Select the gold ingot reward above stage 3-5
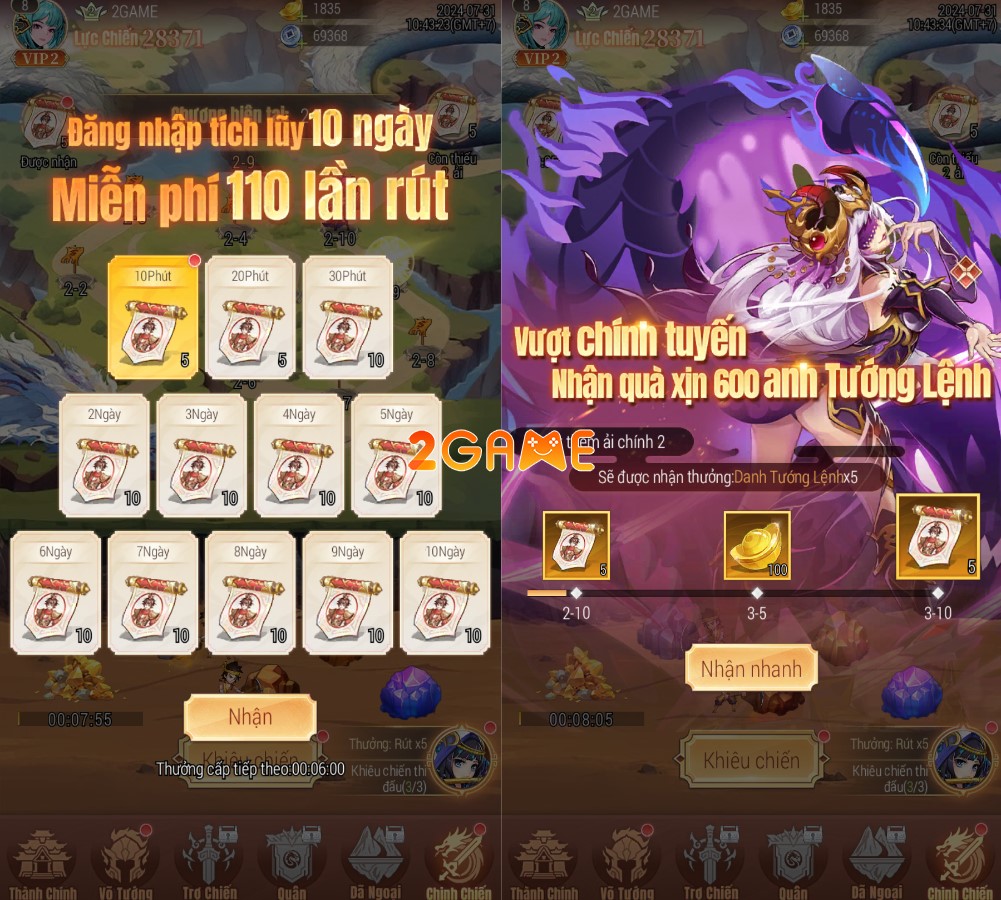Screen dimensions: 1001x900 click(x=757, y=546)
